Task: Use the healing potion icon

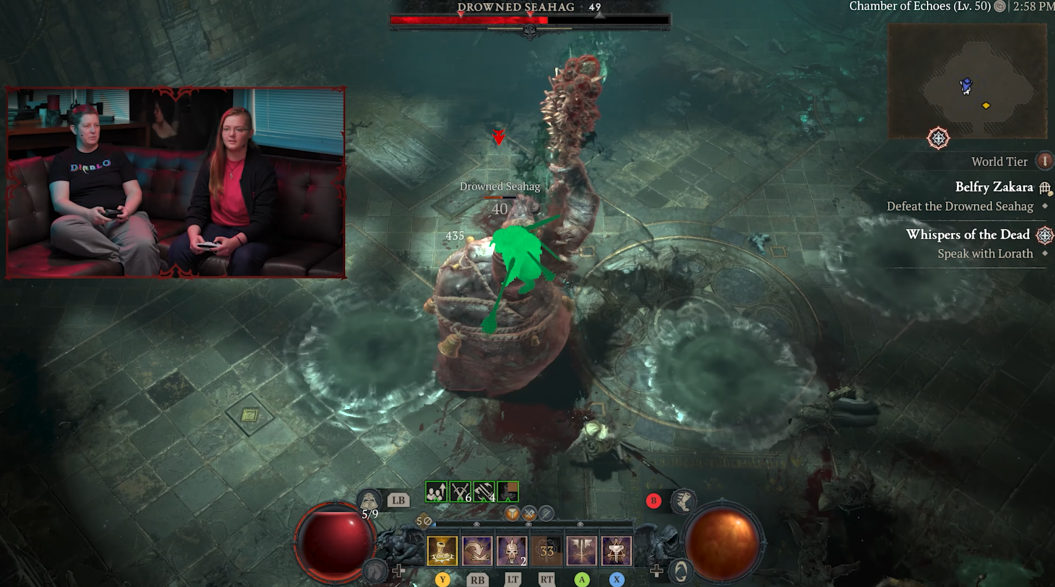Action: (x=370, y=500)
